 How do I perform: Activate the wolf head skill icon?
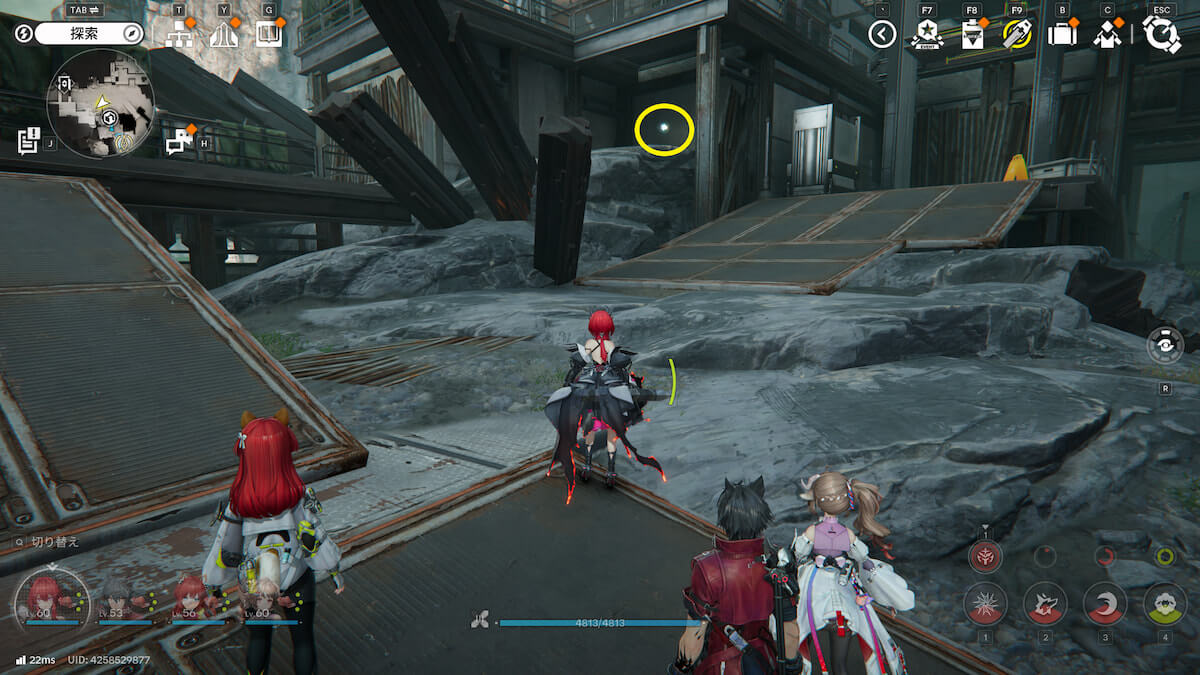coord(1045,603)
